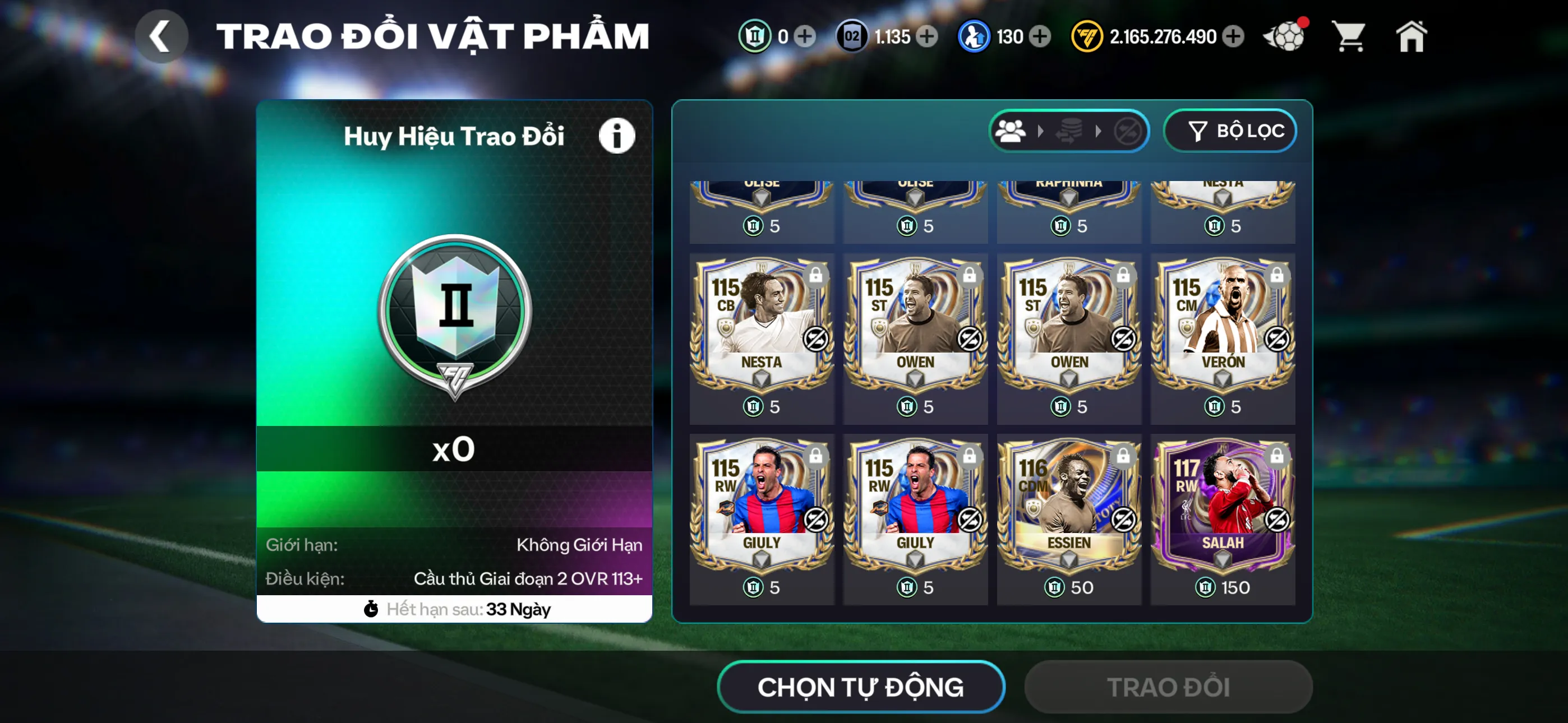Click the 02 token icon showing 1.135
Viewport: 1568px width, 723px height.
(852, 36)
